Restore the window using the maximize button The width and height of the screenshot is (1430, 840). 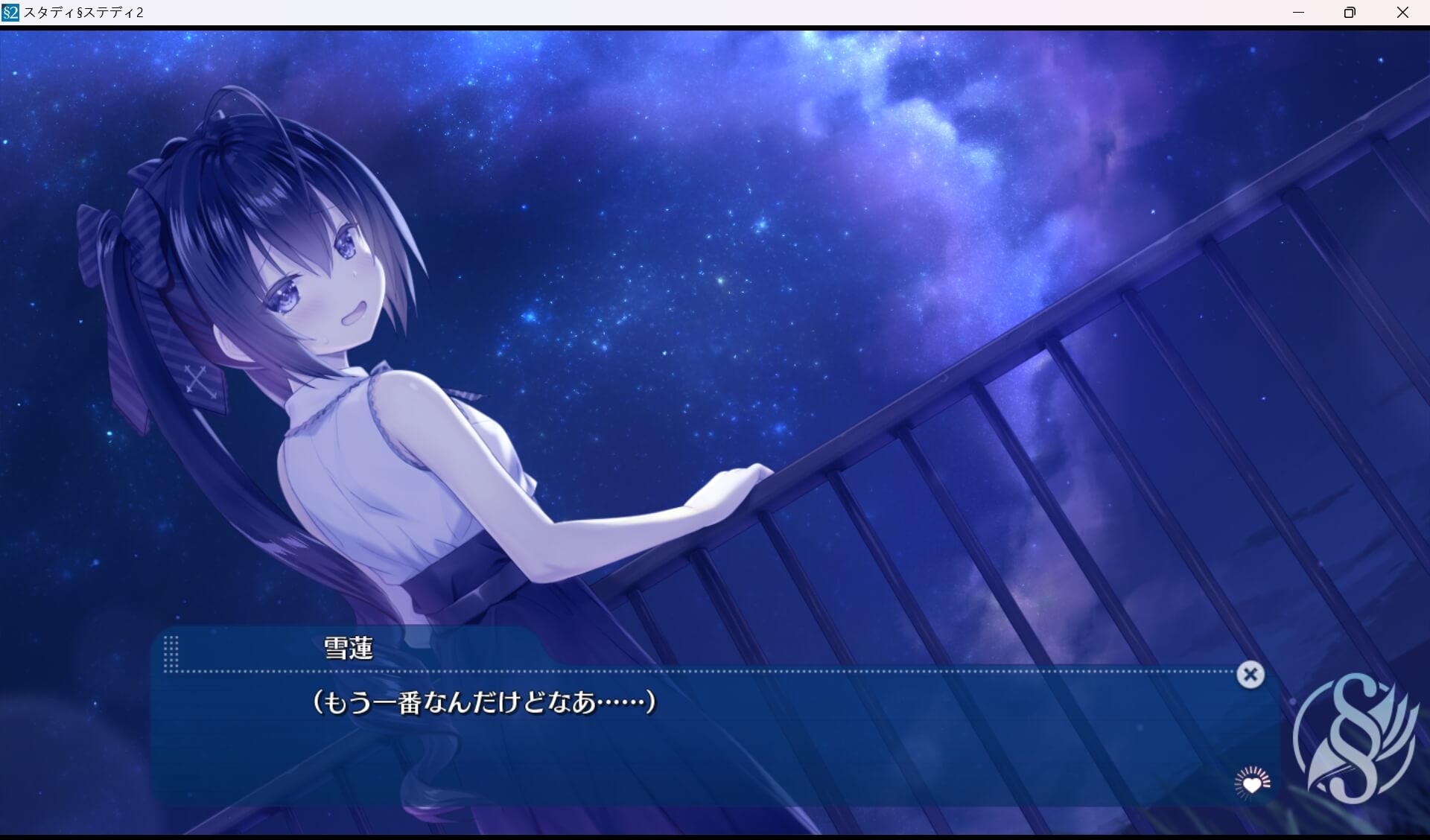click(x=1350, y=12)
